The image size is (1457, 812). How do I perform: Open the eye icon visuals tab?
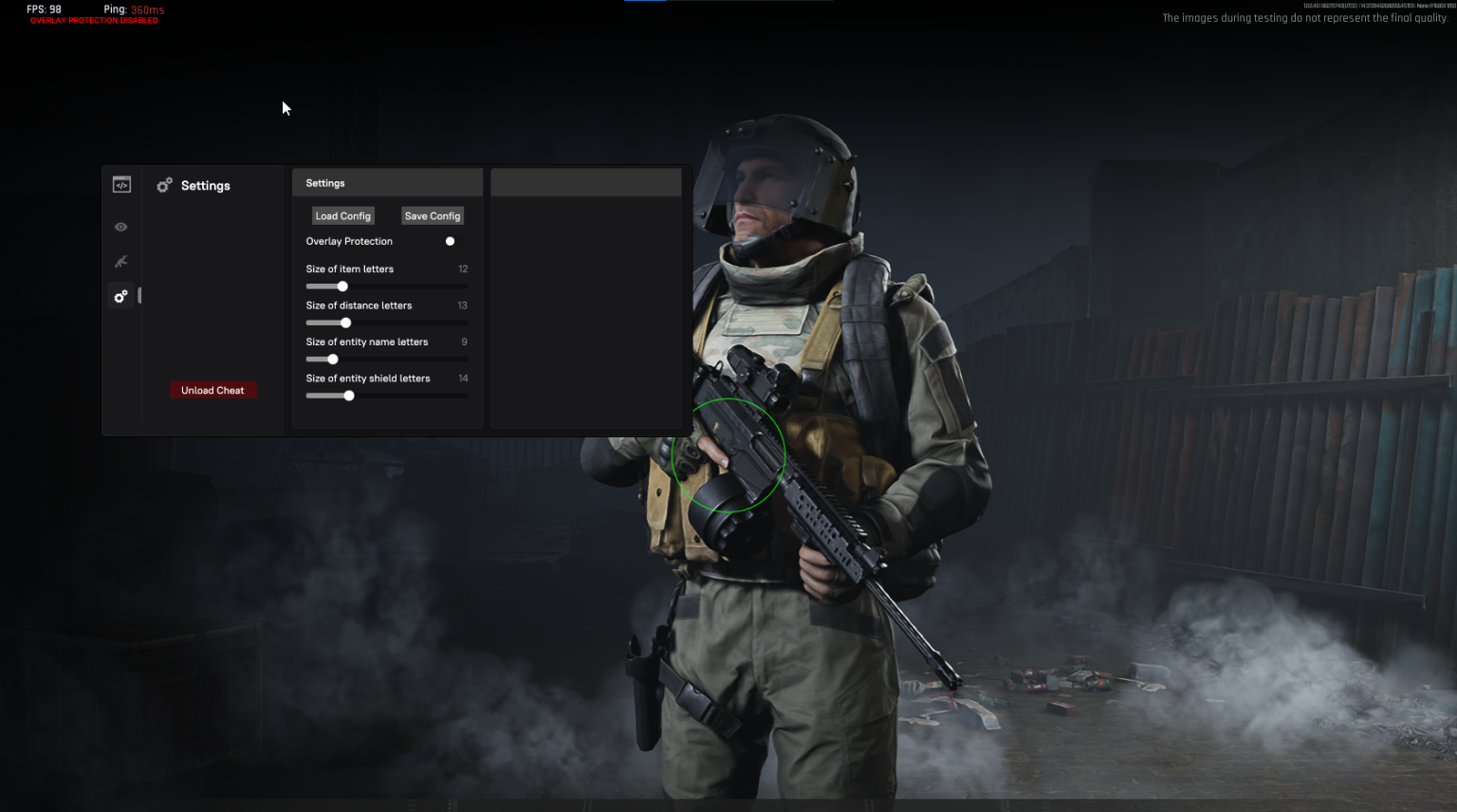121,227
